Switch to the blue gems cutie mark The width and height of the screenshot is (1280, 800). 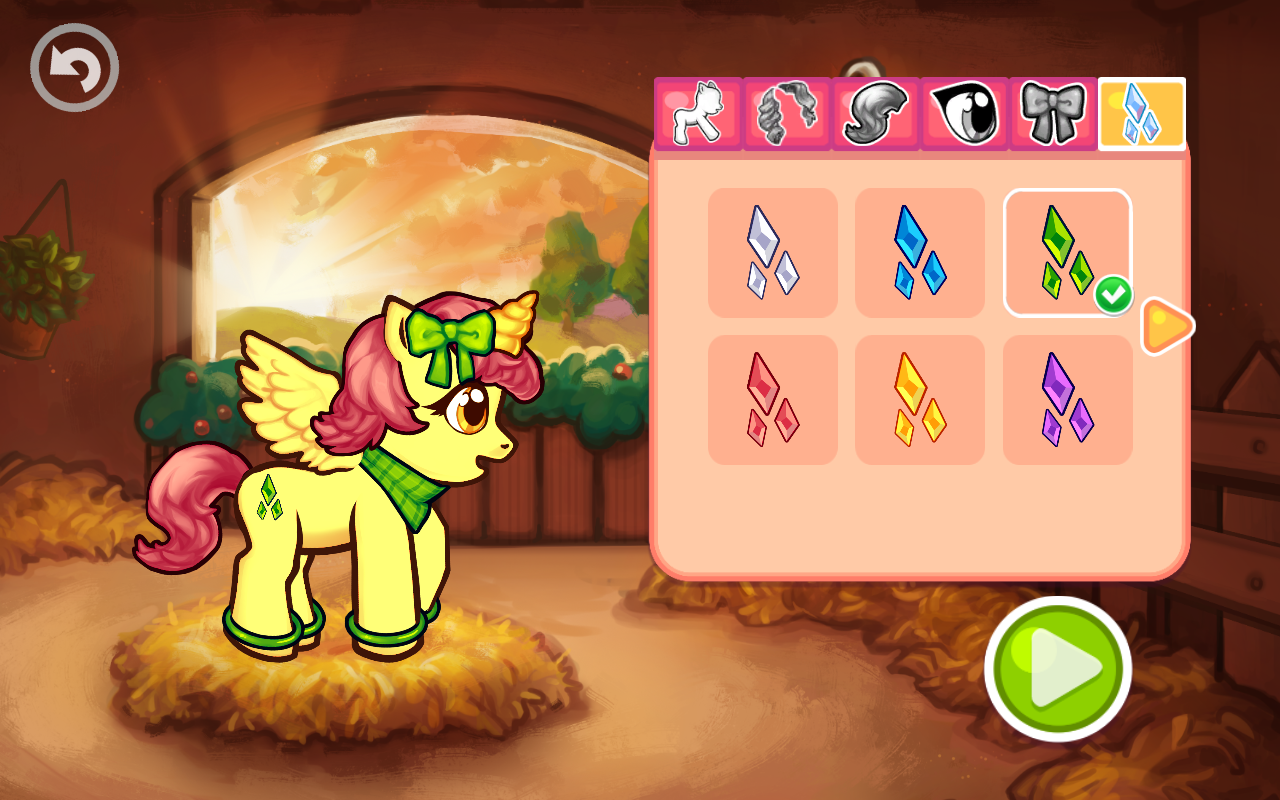point(919,253)
